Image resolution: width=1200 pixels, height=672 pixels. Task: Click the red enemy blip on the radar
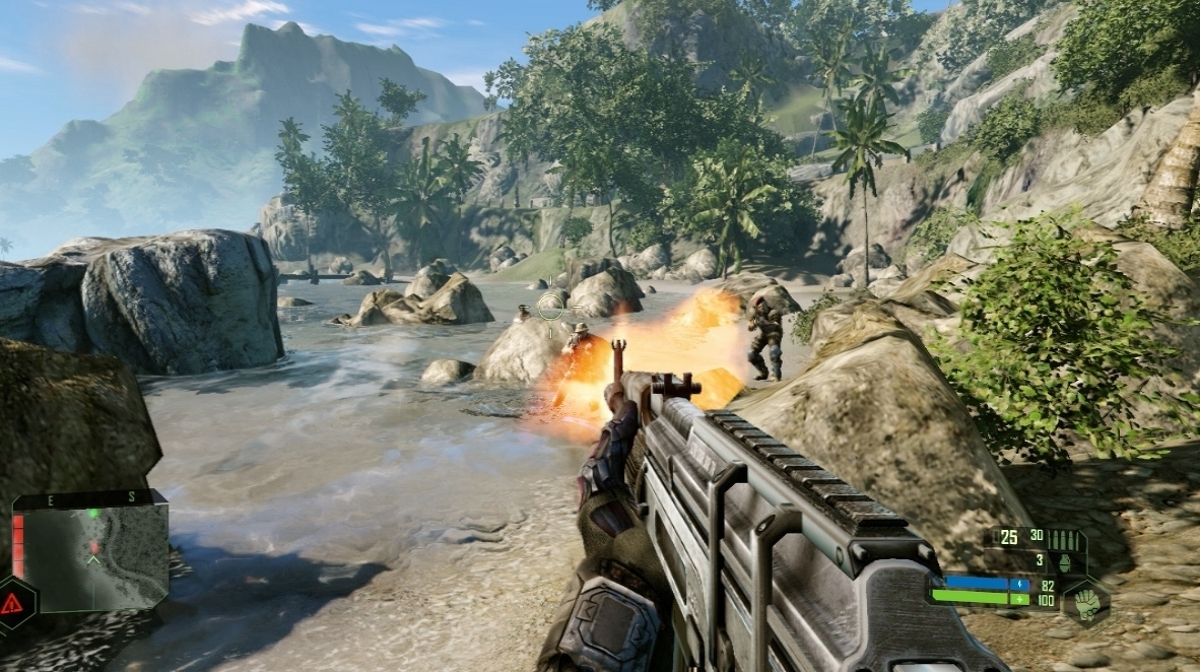tap(95, 546)
